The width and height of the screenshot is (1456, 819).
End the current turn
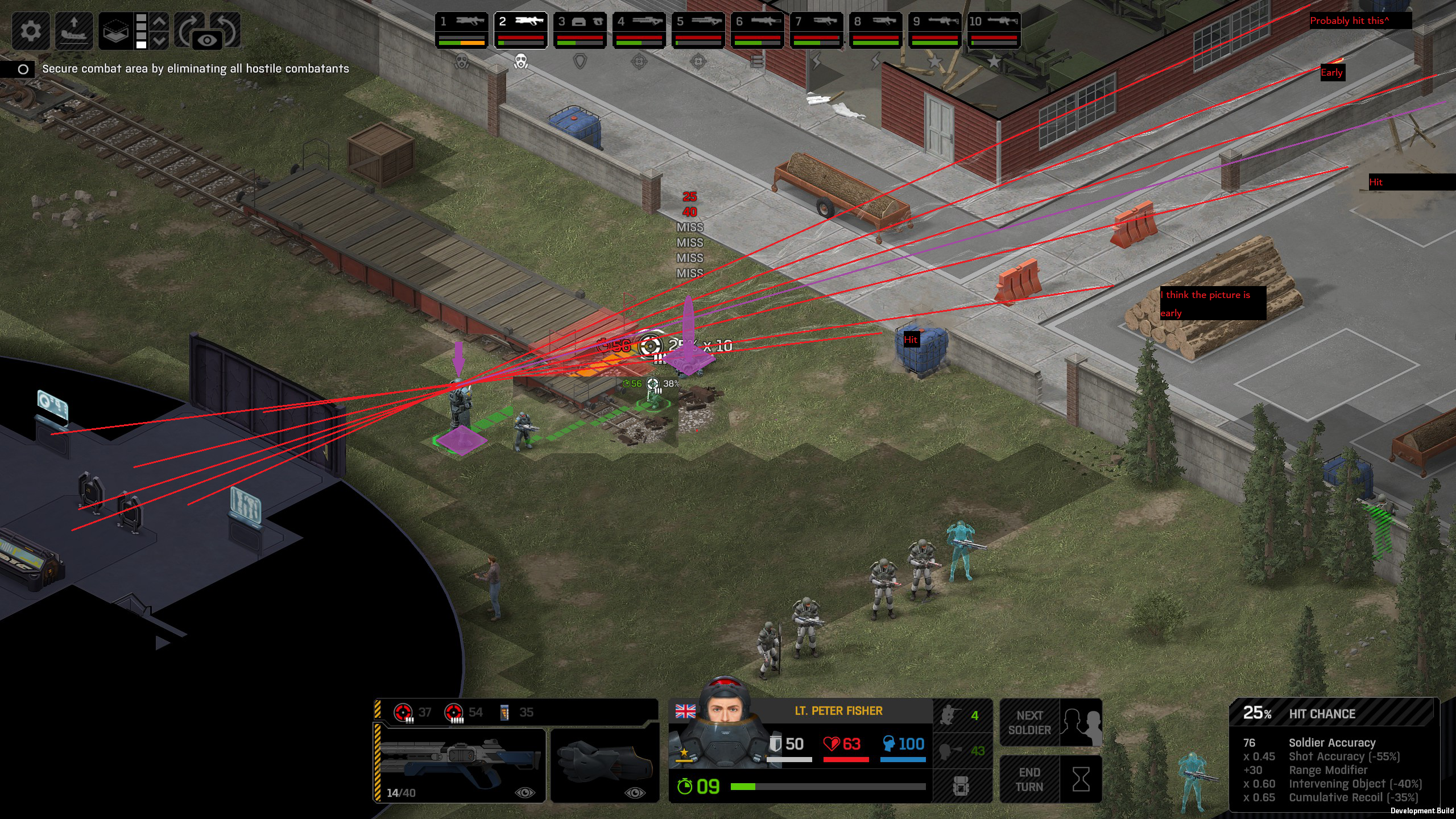point(1050,779)
